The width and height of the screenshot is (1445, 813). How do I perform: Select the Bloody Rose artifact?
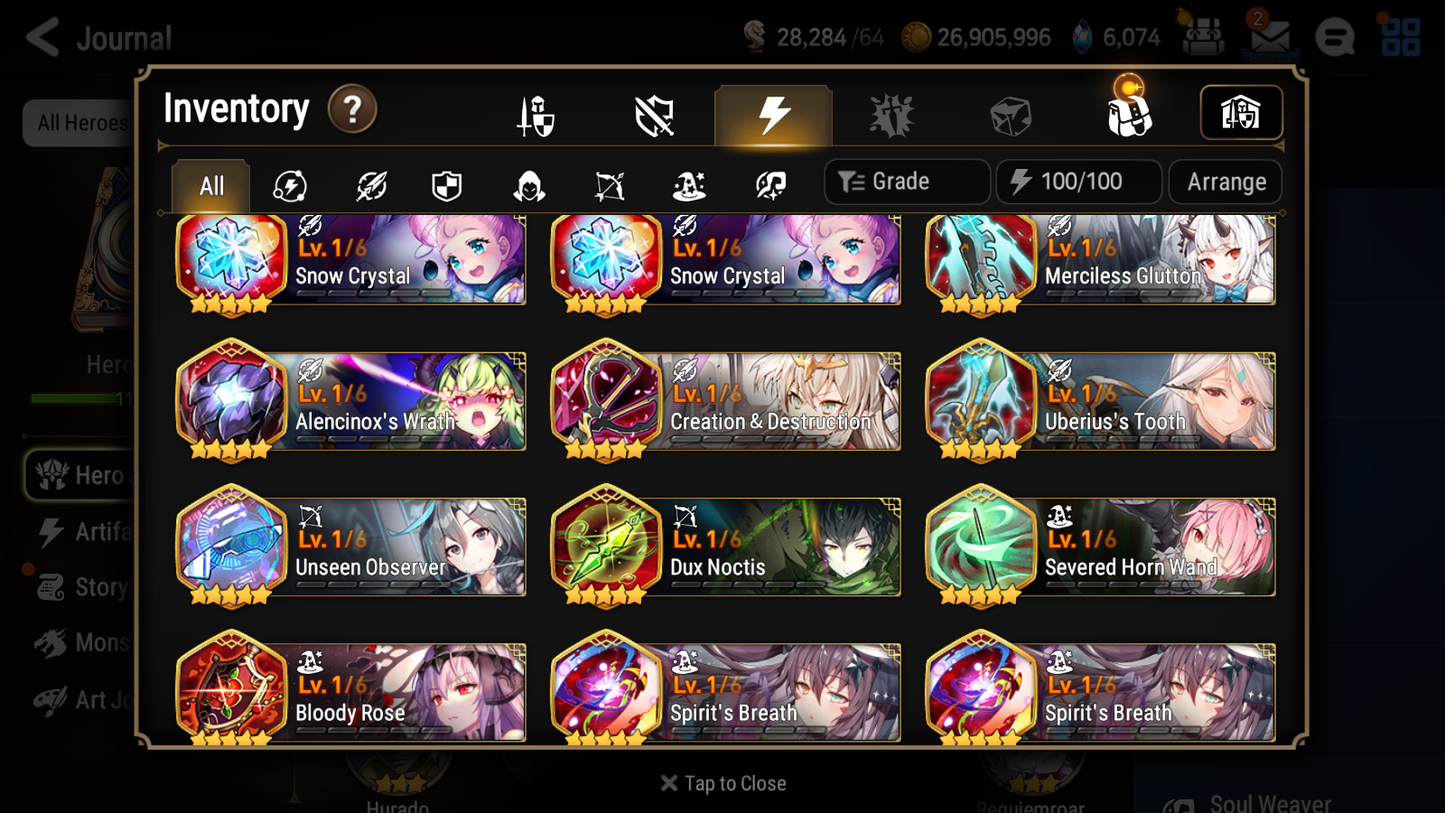coord(349,690)
